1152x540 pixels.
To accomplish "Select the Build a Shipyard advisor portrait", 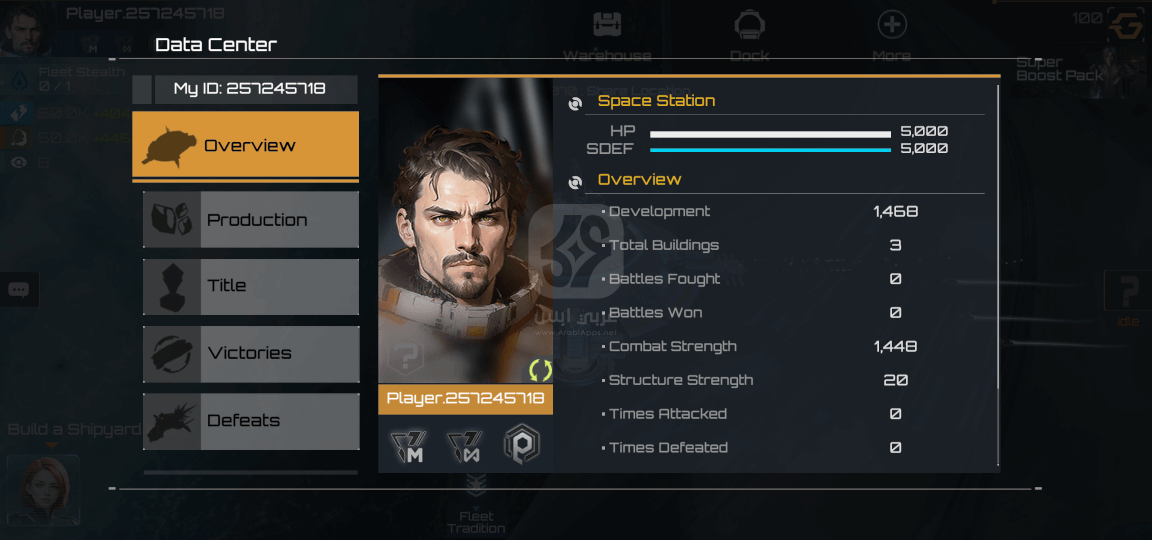I will tap(43, 490).
